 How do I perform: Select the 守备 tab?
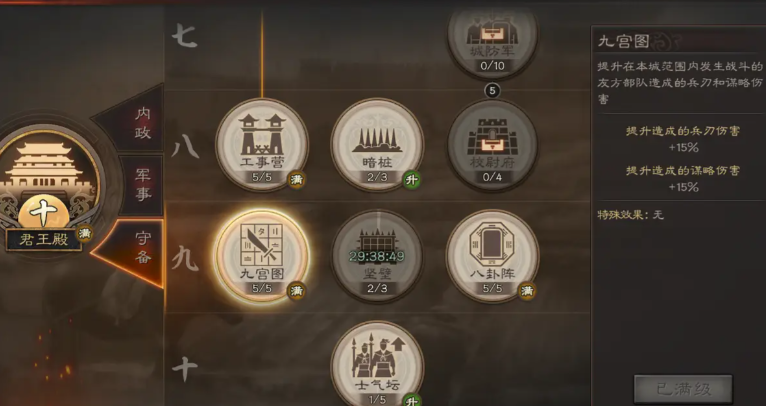(x=143, y=252)
